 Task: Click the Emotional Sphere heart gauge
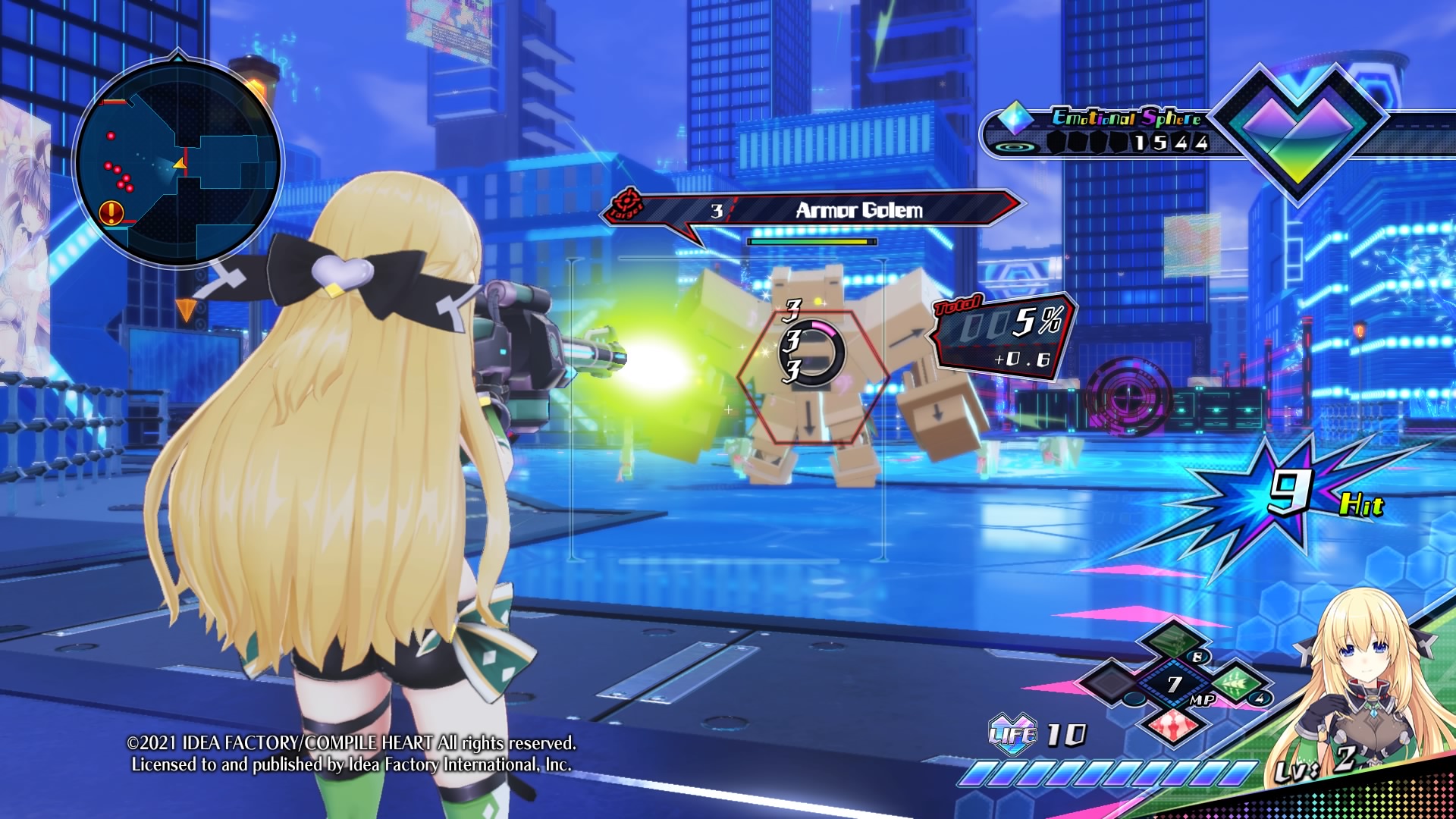coord(1298,130)
